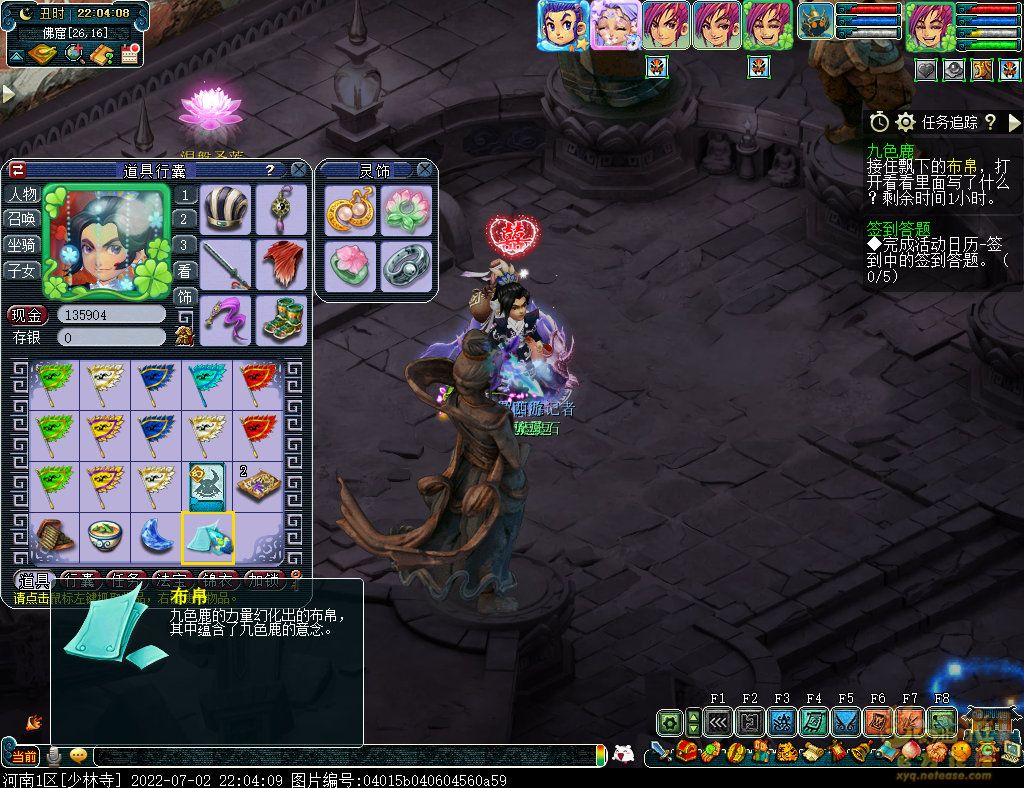Click the equipped striped helmet slot

(226, 209)
